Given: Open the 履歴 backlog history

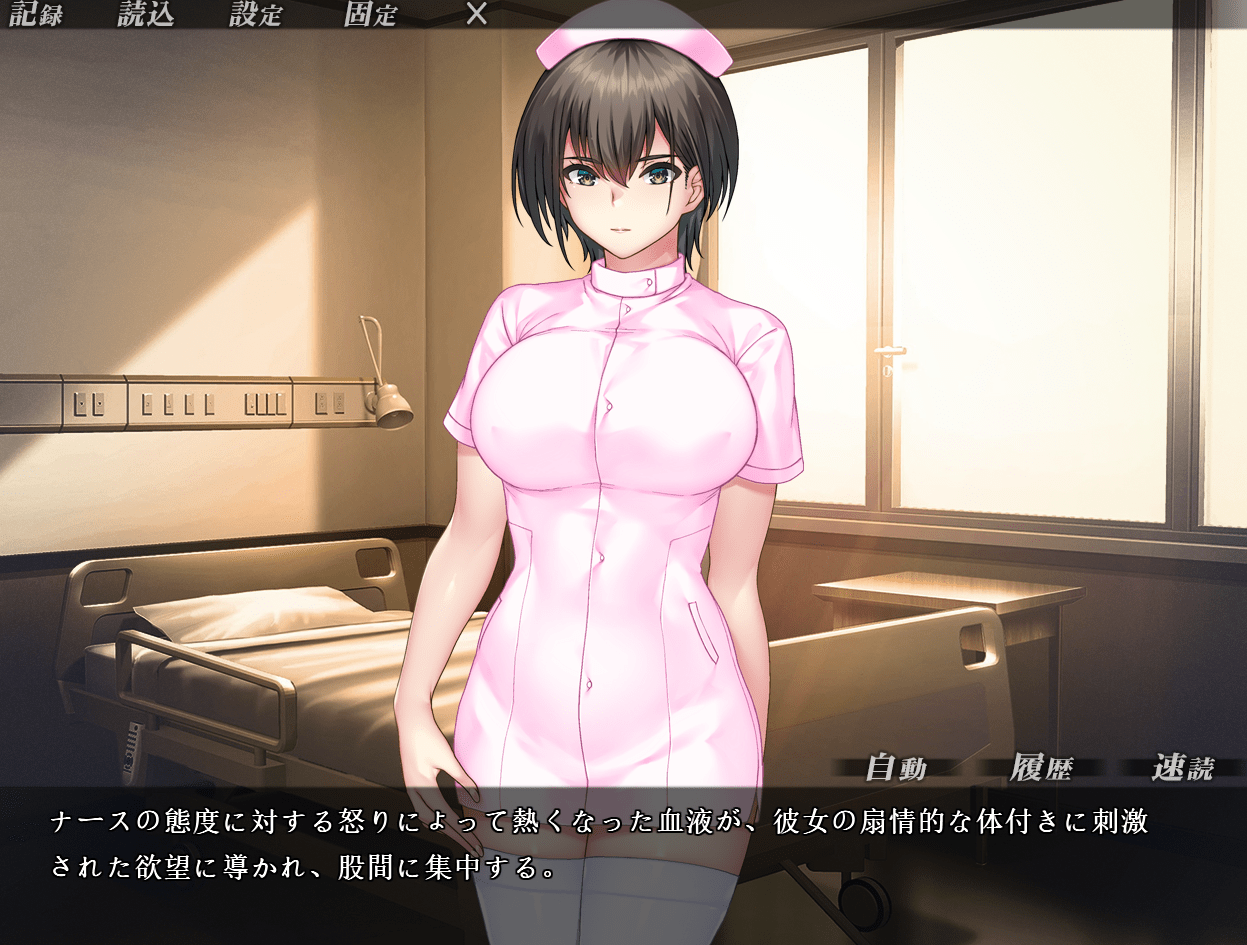Looking at the screenshot, I should (1041, 768).
